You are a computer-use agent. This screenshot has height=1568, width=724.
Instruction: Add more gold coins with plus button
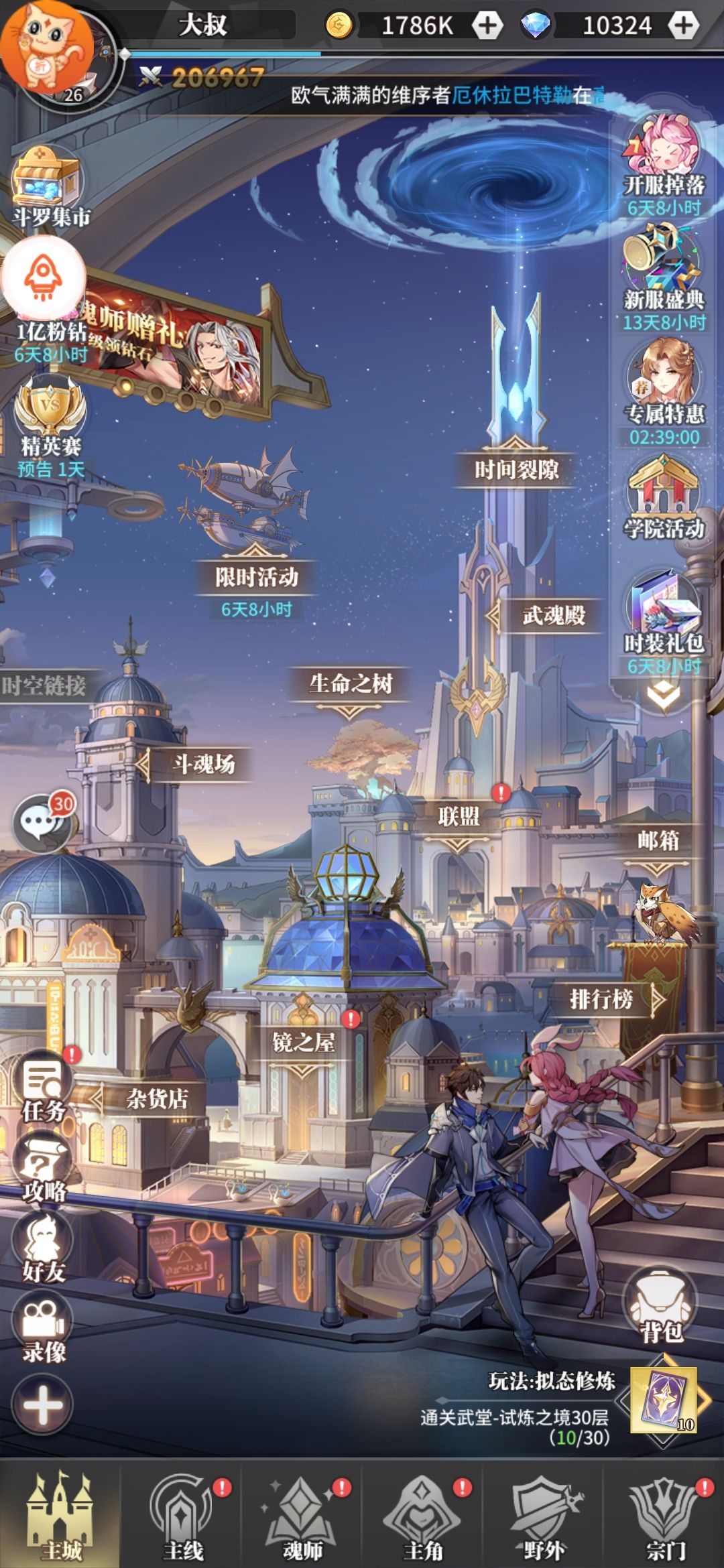tap(487, 25)
